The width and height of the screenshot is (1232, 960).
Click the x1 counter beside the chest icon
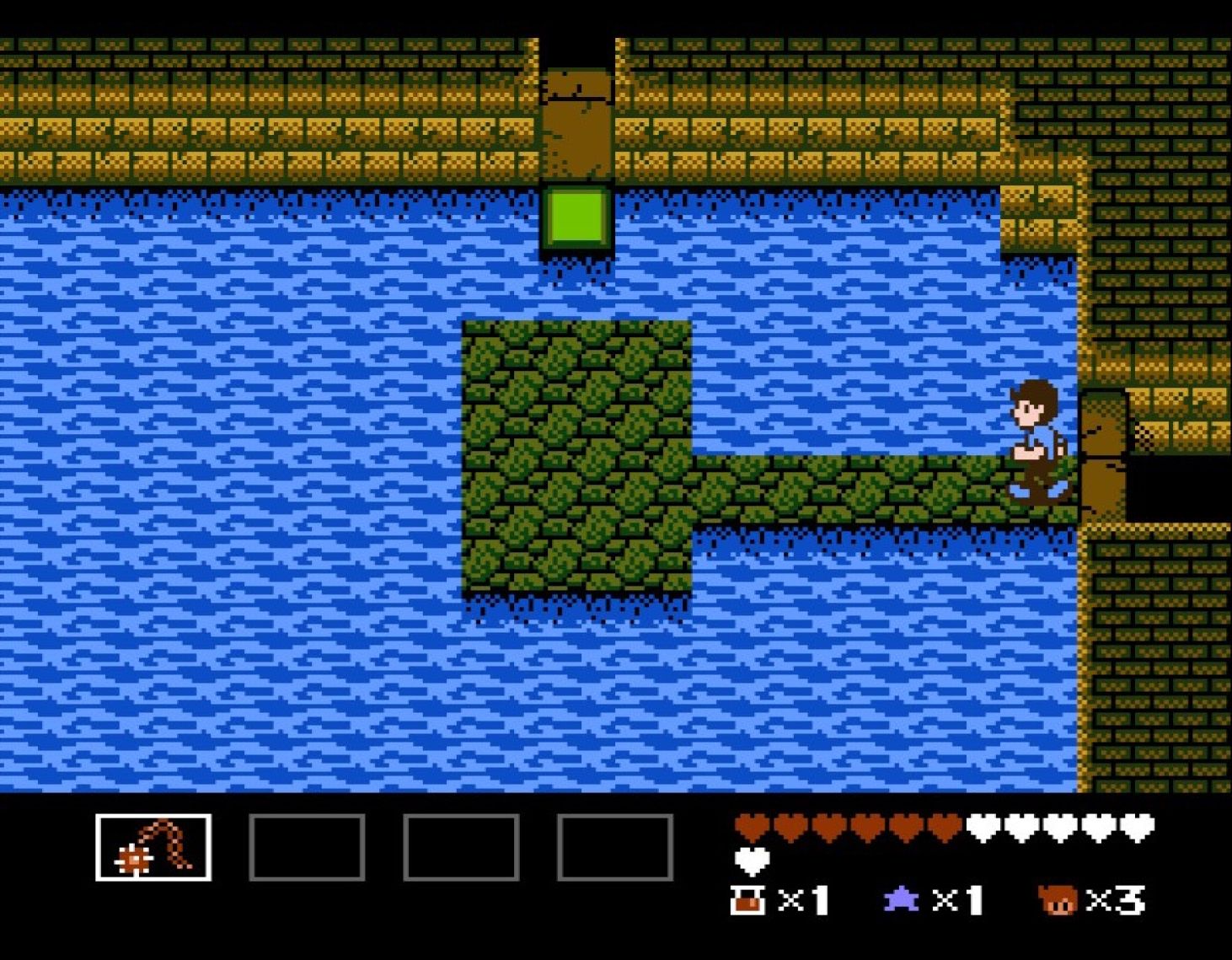click(802, 899)
